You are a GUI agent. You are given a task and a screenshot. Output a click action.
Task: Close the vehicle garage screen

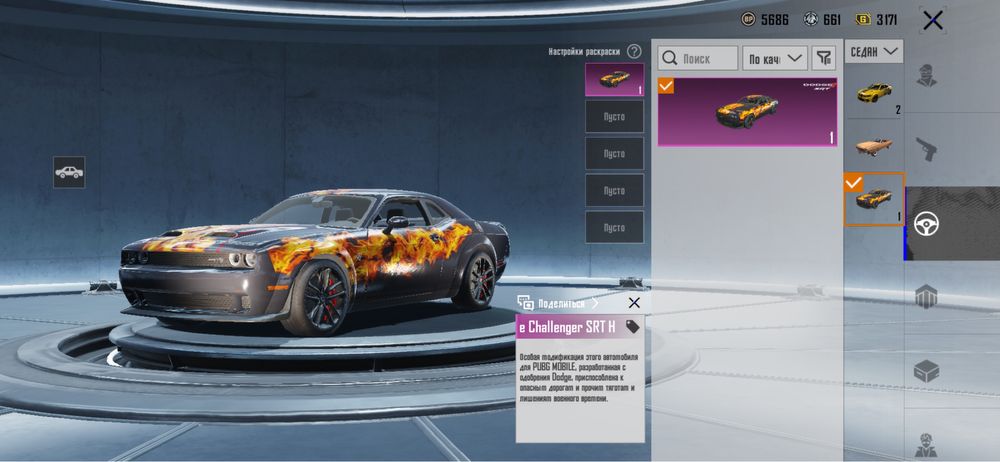[x=933, y=20]
